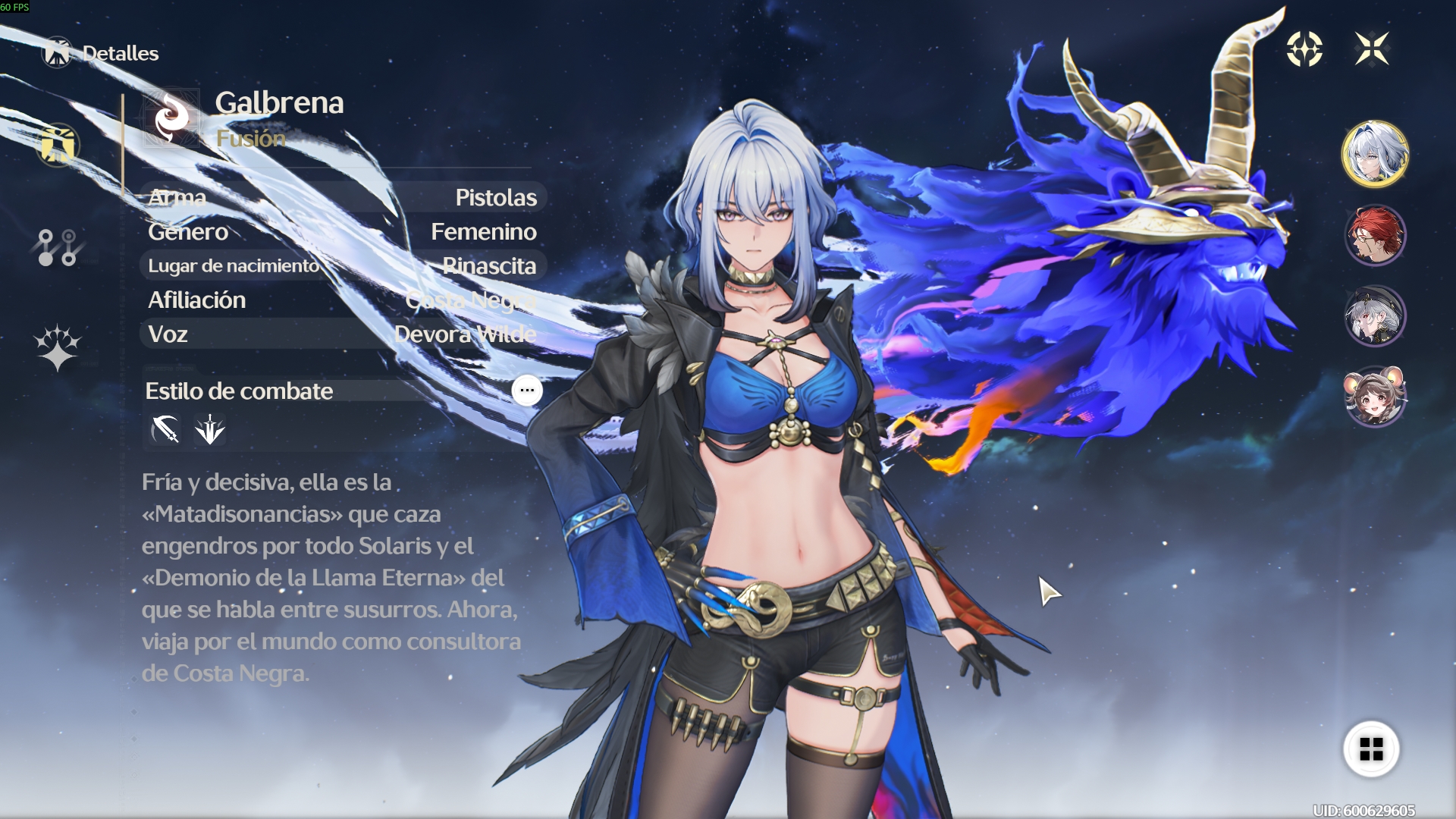Switch to the red-haired character portrait

tap(1375, 235)
